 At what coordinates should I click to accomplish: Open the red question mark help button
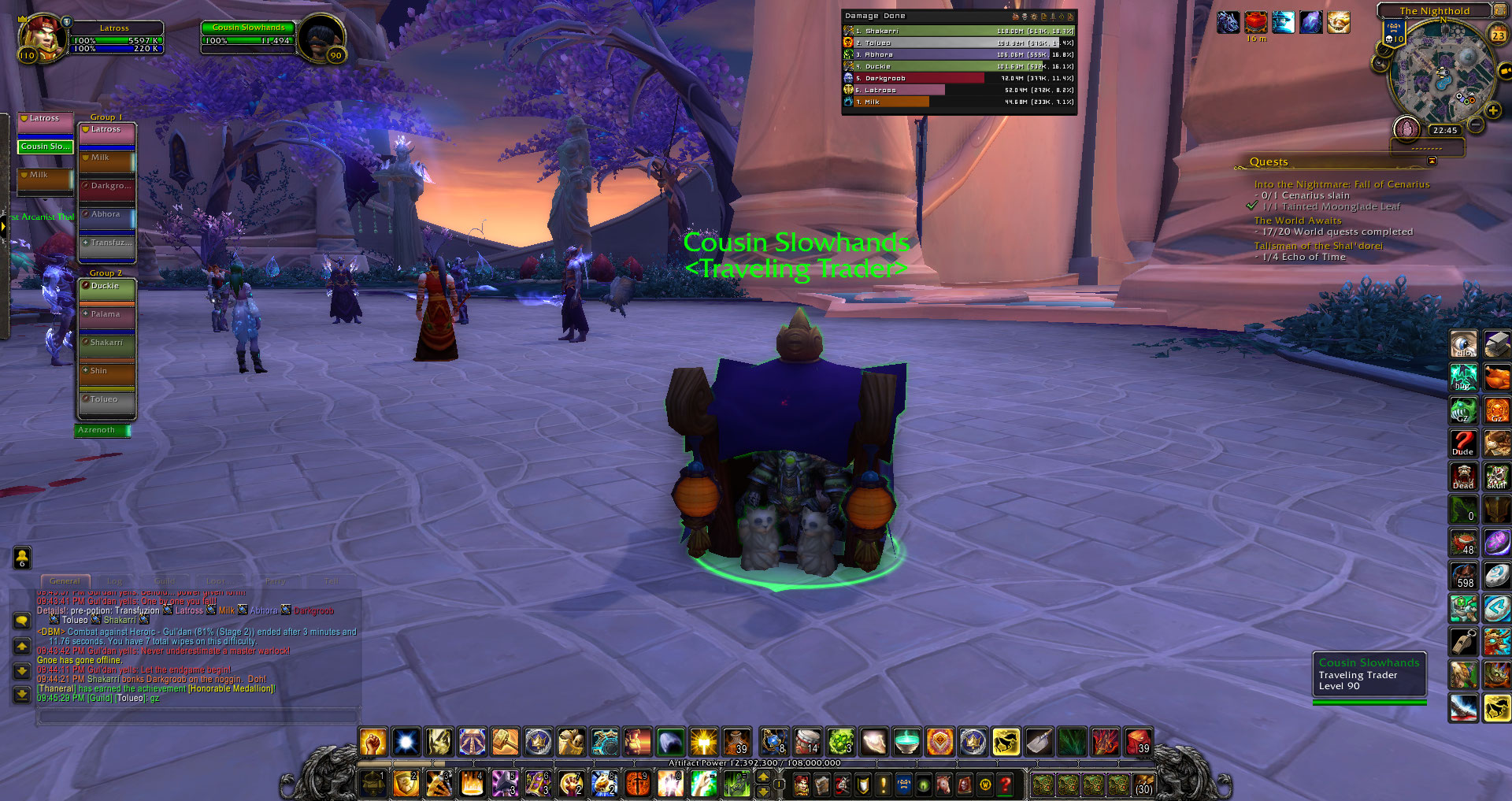[x=1005, y=784]
